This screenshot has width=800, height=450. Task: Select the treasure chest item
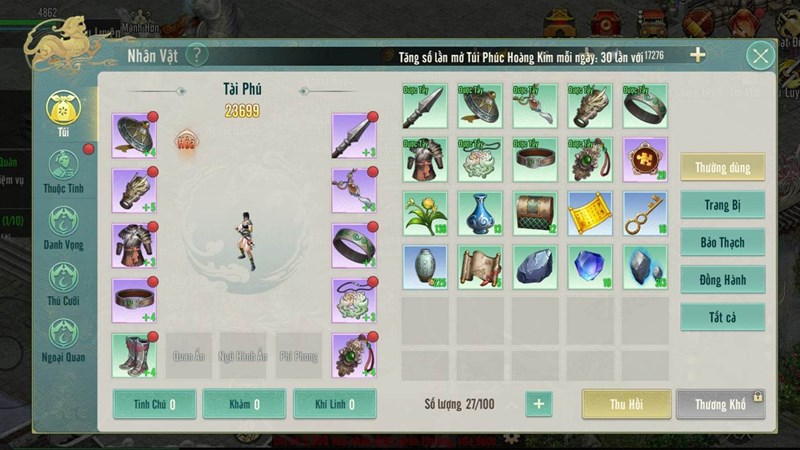tap(535, 213)
